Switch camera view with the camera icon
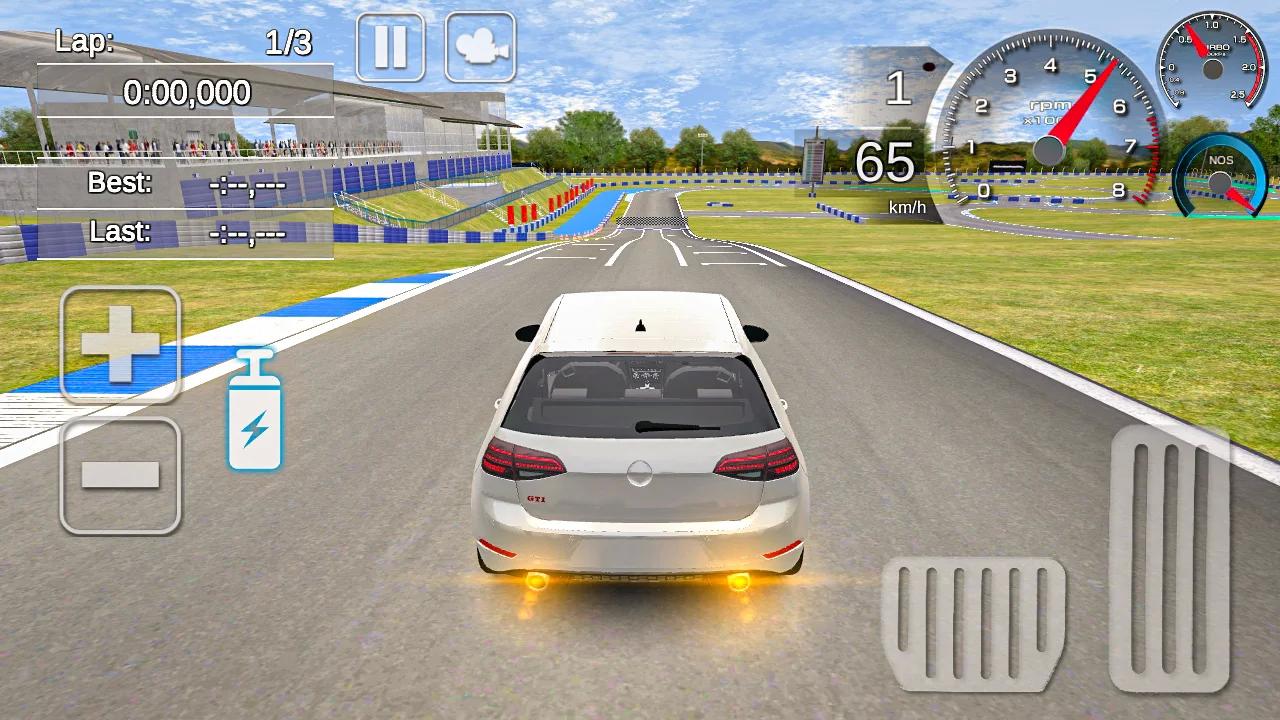This screenshot has height=720, width=1280. (x=480, y=46)
